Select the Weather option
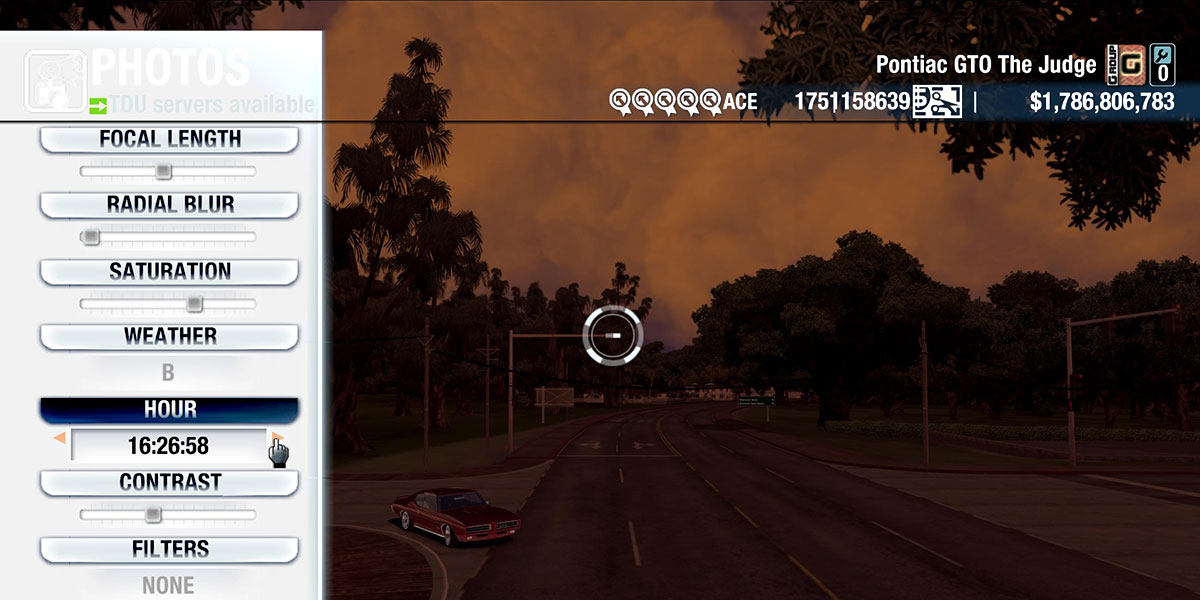Viewport: 1200px width, 600px height. tap(169, 336)
